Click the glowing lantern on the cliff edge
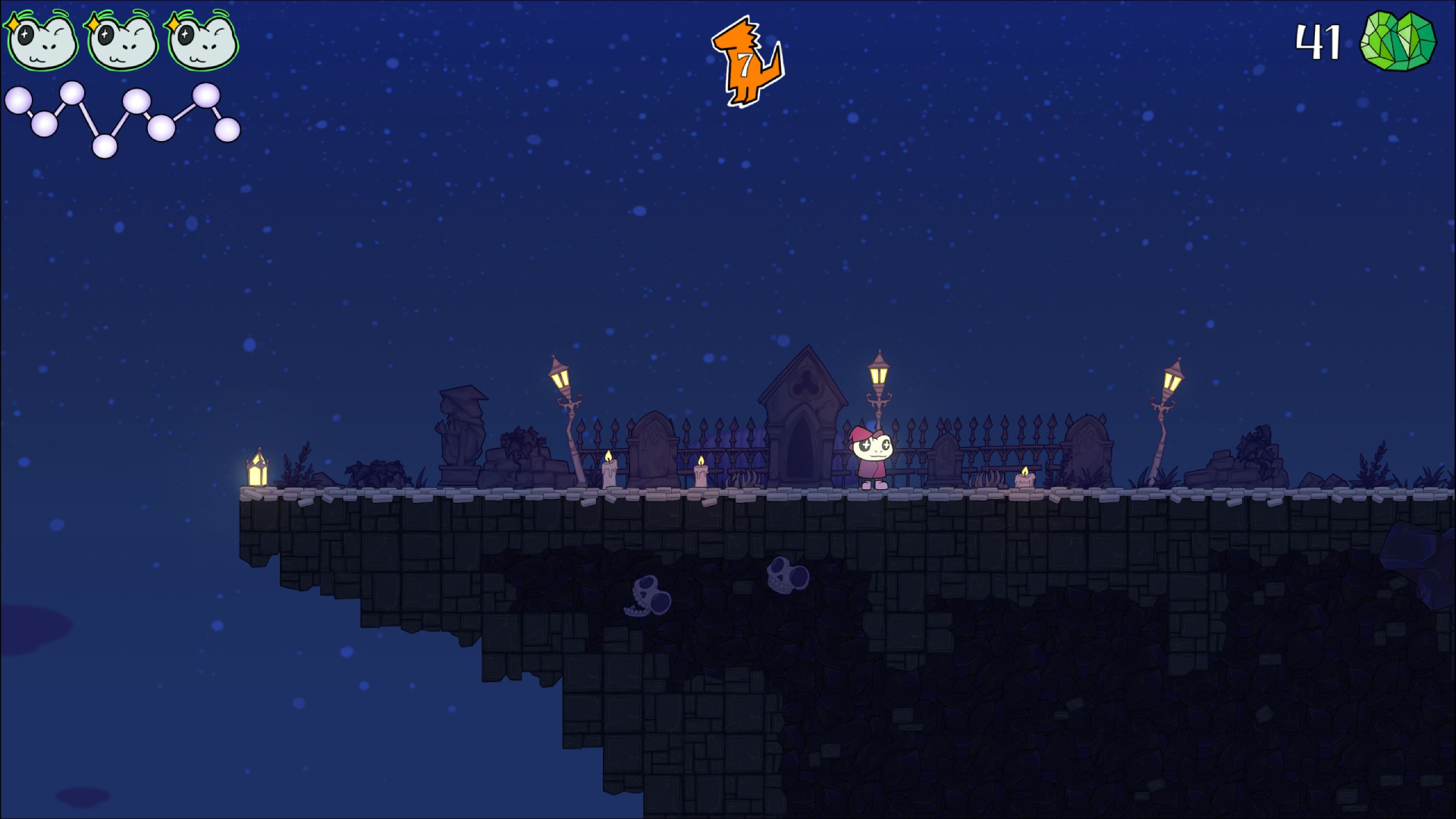 257,472
